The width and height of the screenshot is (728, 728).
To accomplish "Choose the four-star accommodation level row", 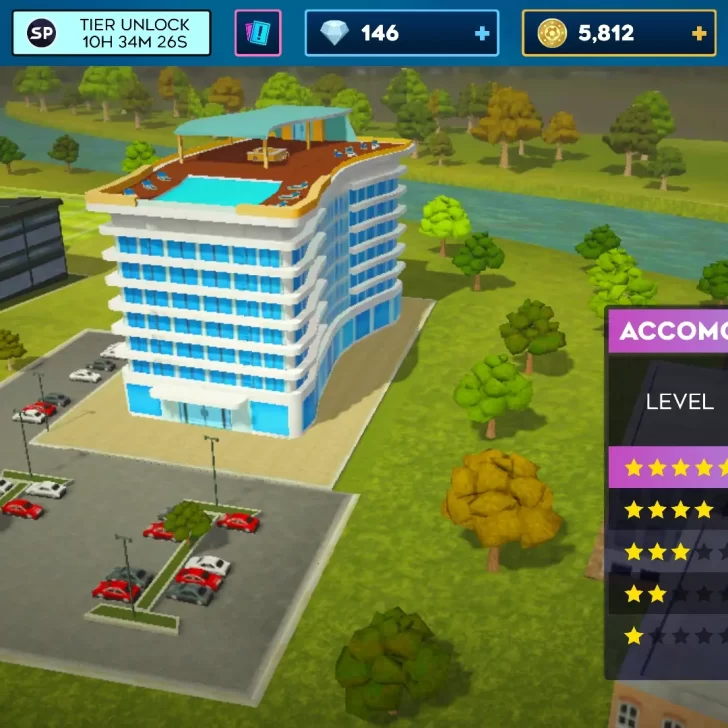I will coord(669,510).
